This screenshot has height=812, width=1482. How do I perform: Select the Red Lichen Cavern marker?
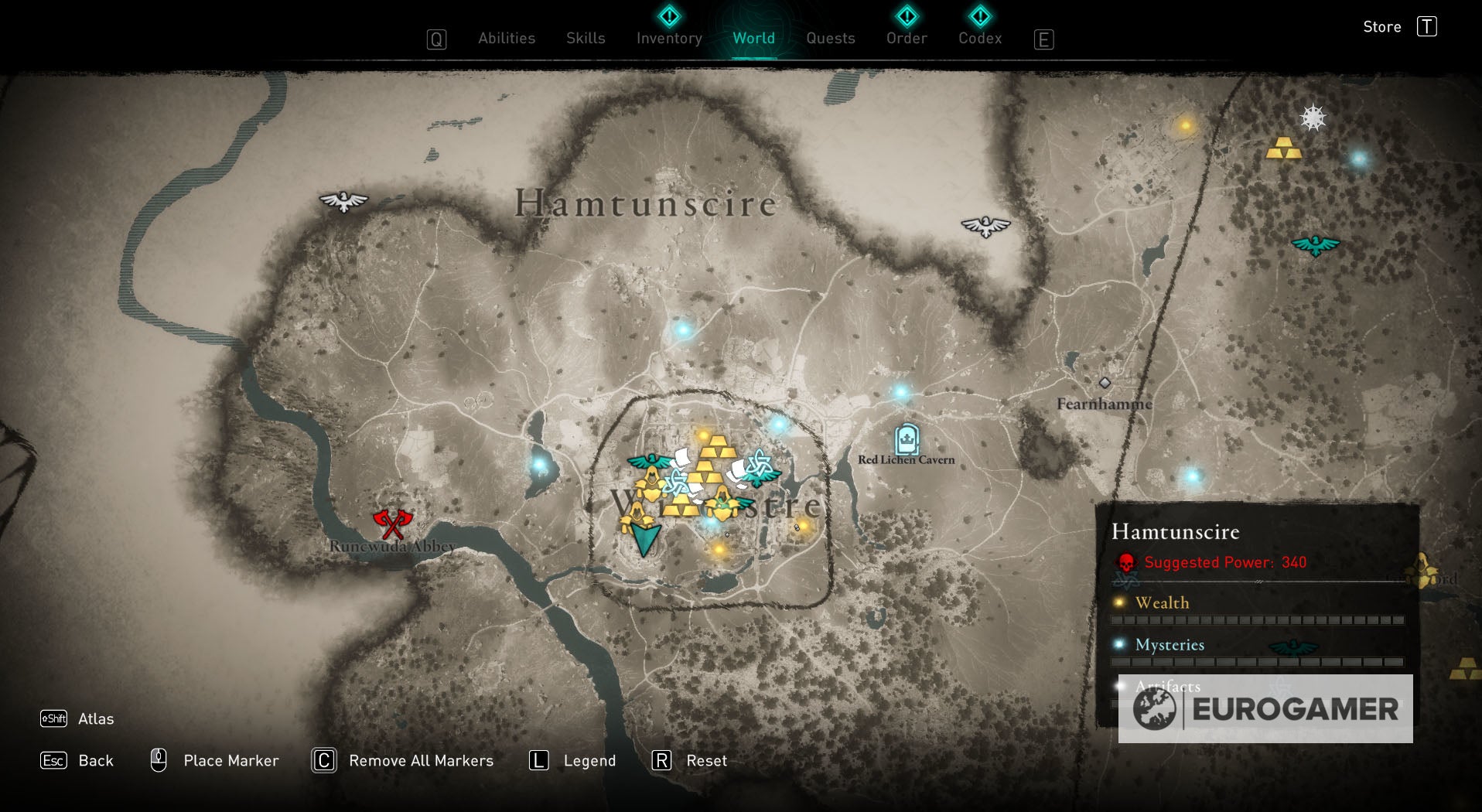click(x=907, y=439)
